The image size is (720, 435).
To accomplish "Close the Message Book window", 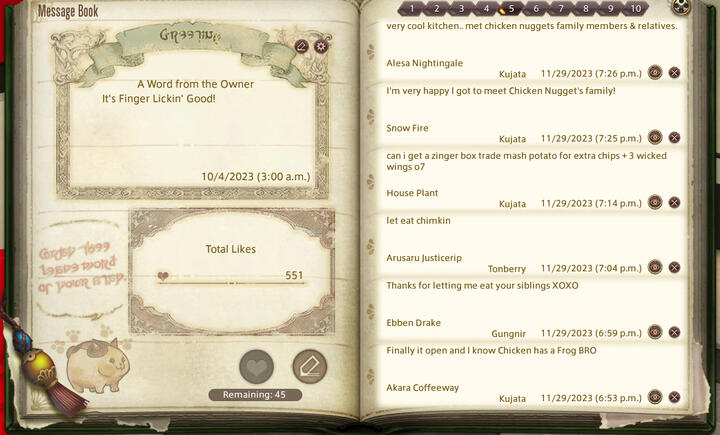I will pyautogui.click(x=681, y=7).
